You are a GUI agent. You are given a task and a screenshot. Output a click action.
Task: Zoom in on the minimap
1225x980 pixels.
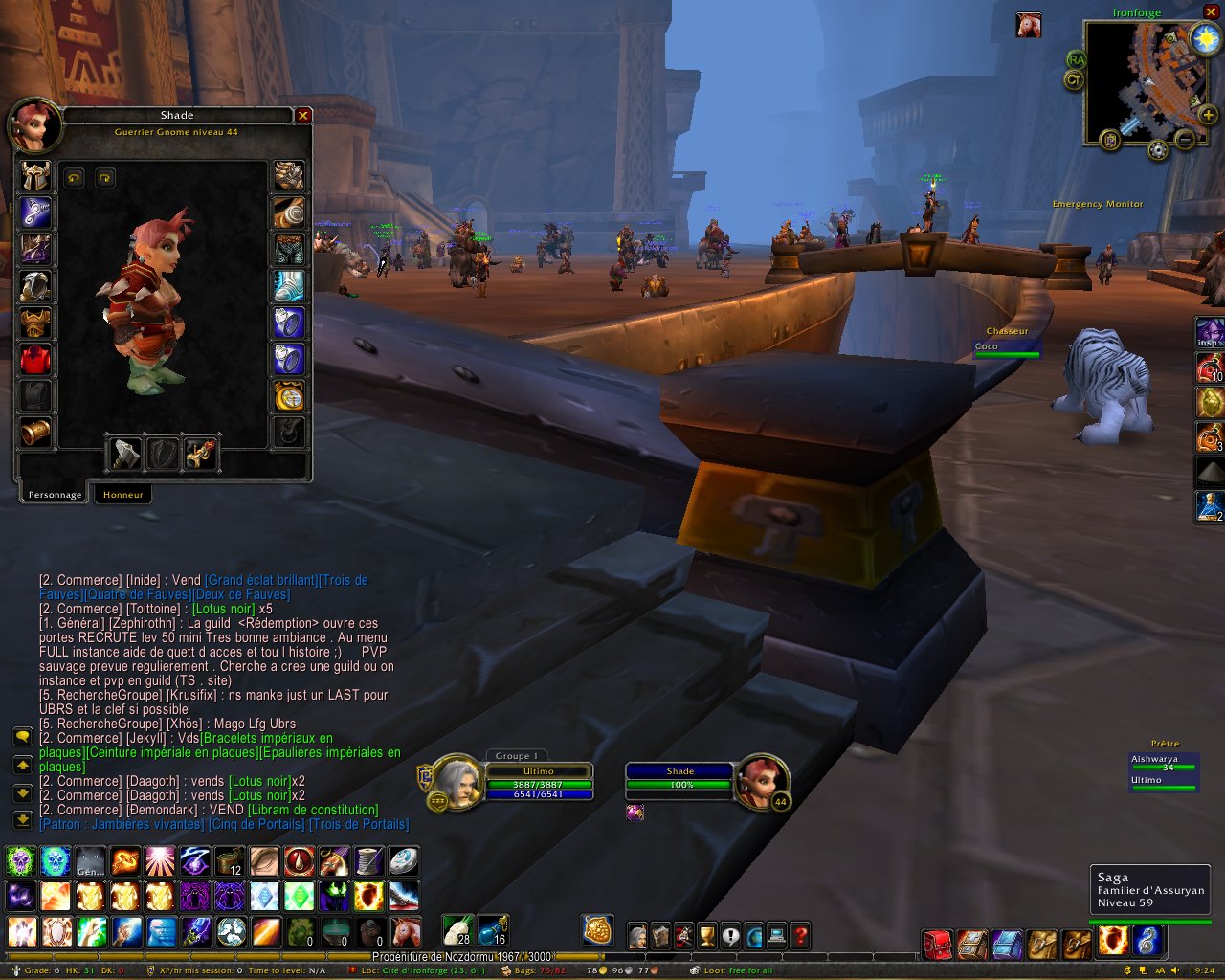(1208, 116)
